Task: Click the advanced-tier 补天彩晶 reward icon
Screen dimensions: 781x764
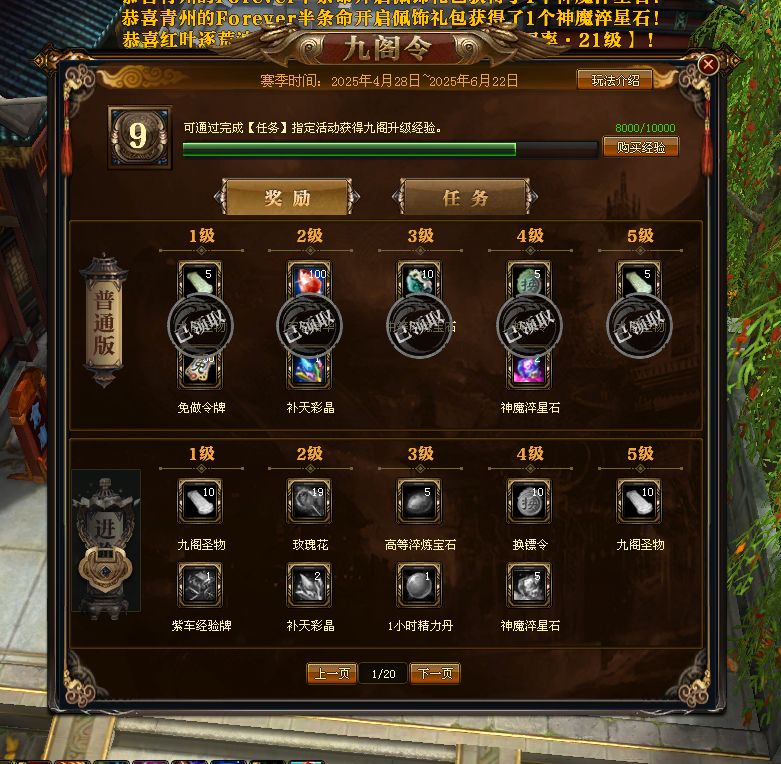Action: (309, 585)
